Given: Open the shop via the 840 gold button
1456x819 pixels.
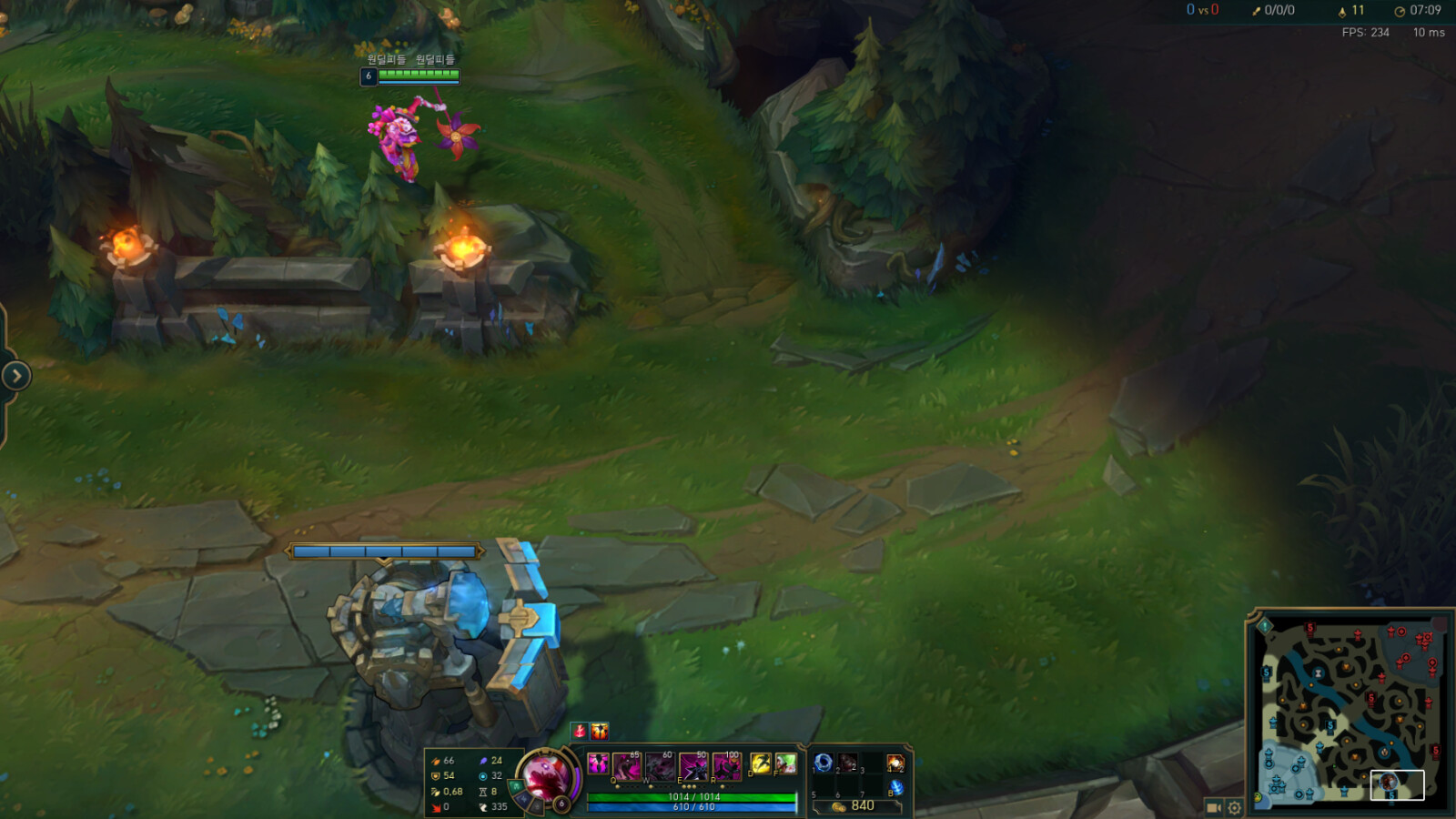Looking at the screenshot, I should (x=855, y=806).
